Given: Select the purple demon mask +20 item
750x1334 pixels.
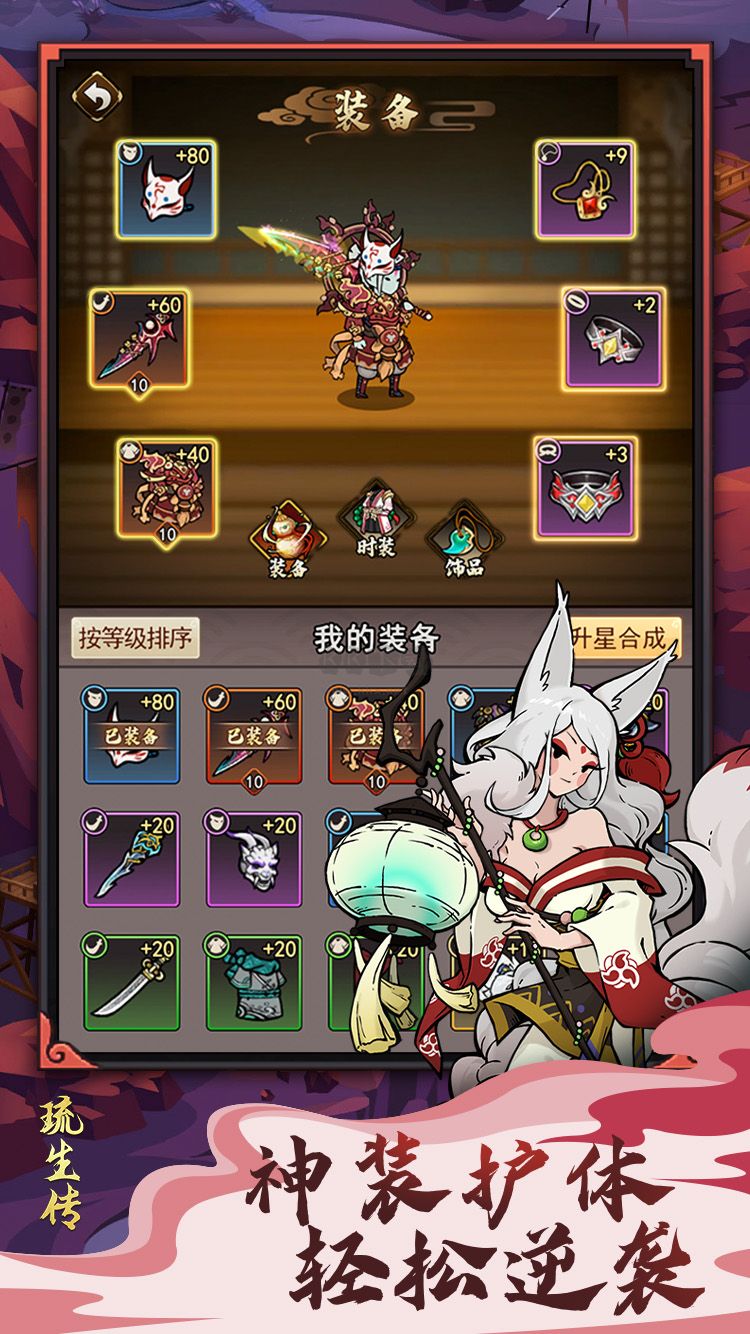Looking at the screenshot, I should tap(254, 858).
